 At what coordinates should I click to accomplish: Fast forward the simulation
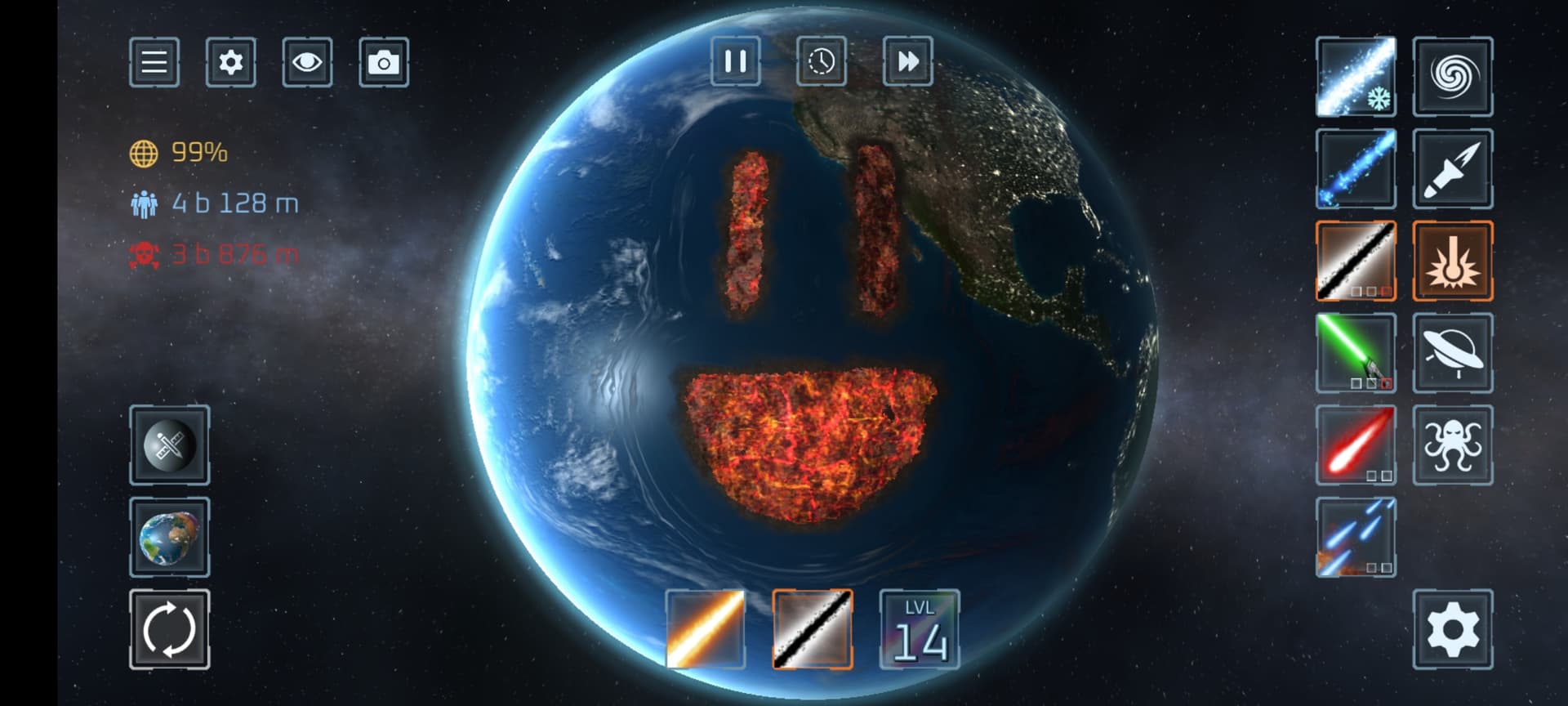pos(908,61)
